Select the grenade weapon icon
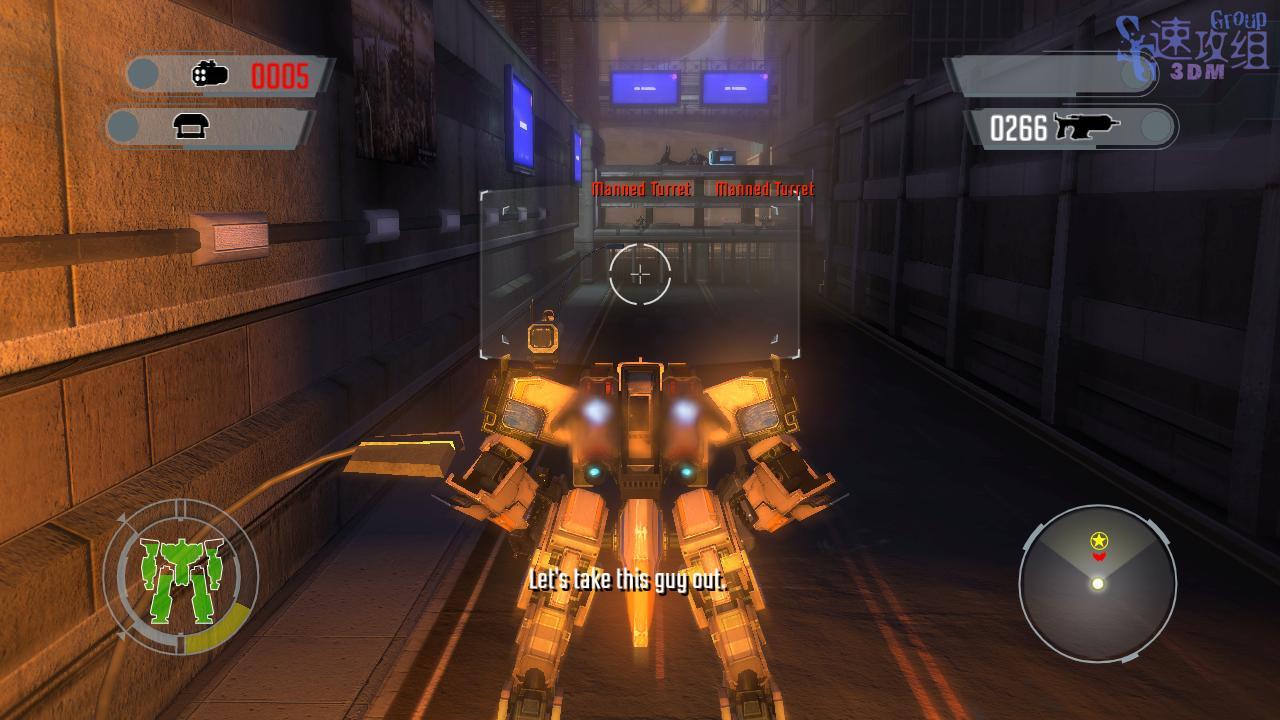This screenshot has width=1280, height=720. (210, 74)
